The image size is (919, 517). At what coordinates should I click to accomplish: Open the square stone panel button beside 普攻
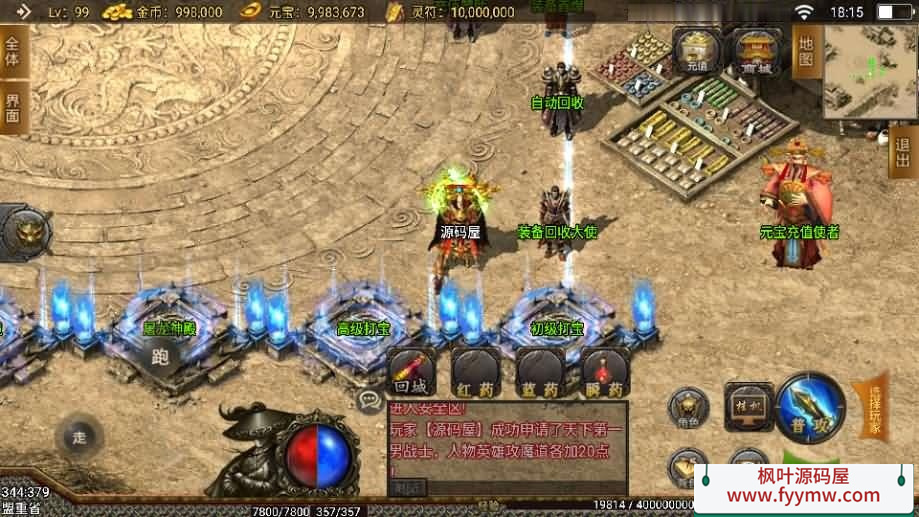(x=748, y=407)
